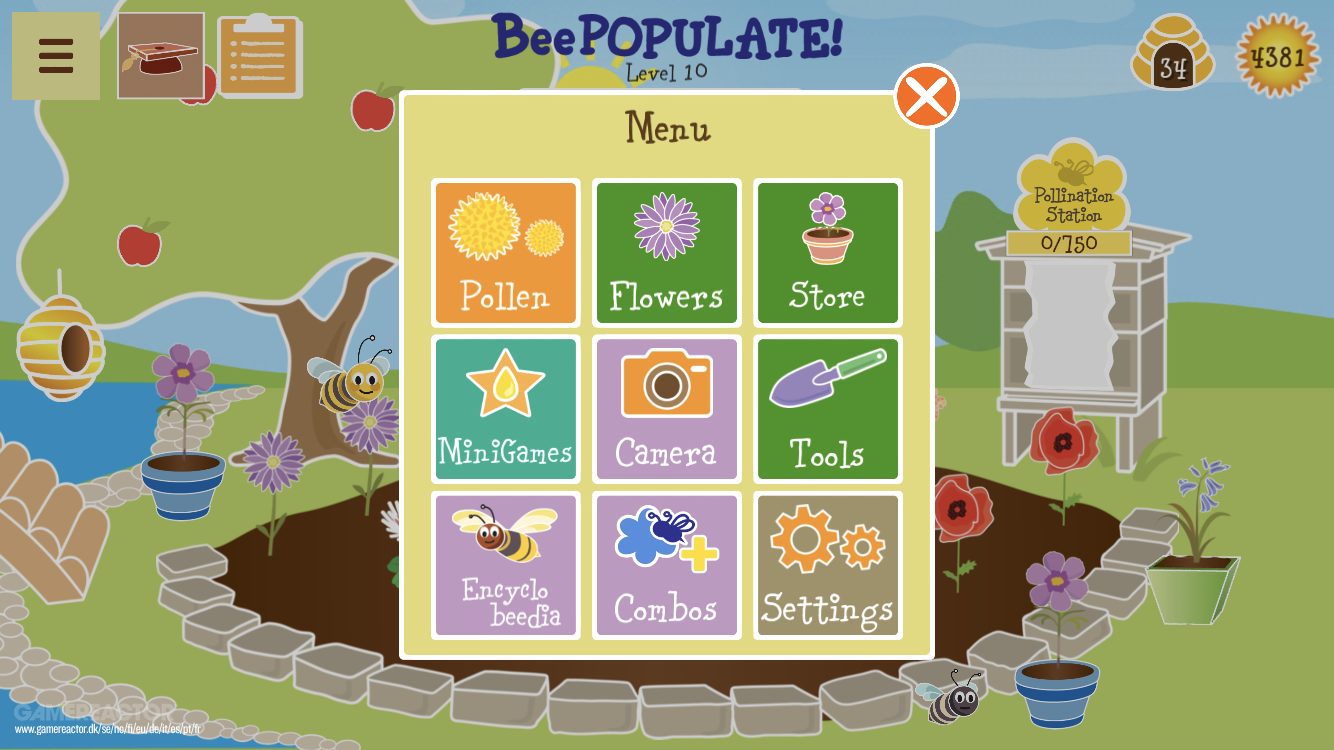Viewport: 1334px width, 750px height.
Task: View Combos with the flower-plus icon
Action: tap(666, 565)
